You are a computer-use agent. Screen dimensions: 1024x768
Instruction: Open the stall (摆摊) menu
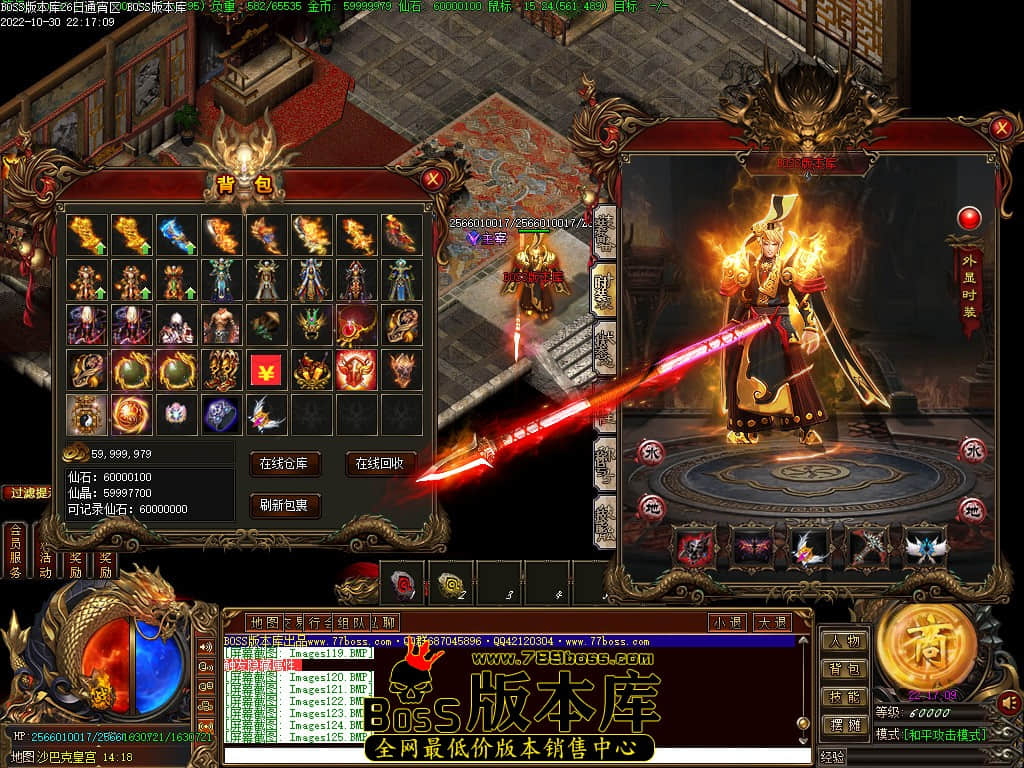tap(844, 725)
